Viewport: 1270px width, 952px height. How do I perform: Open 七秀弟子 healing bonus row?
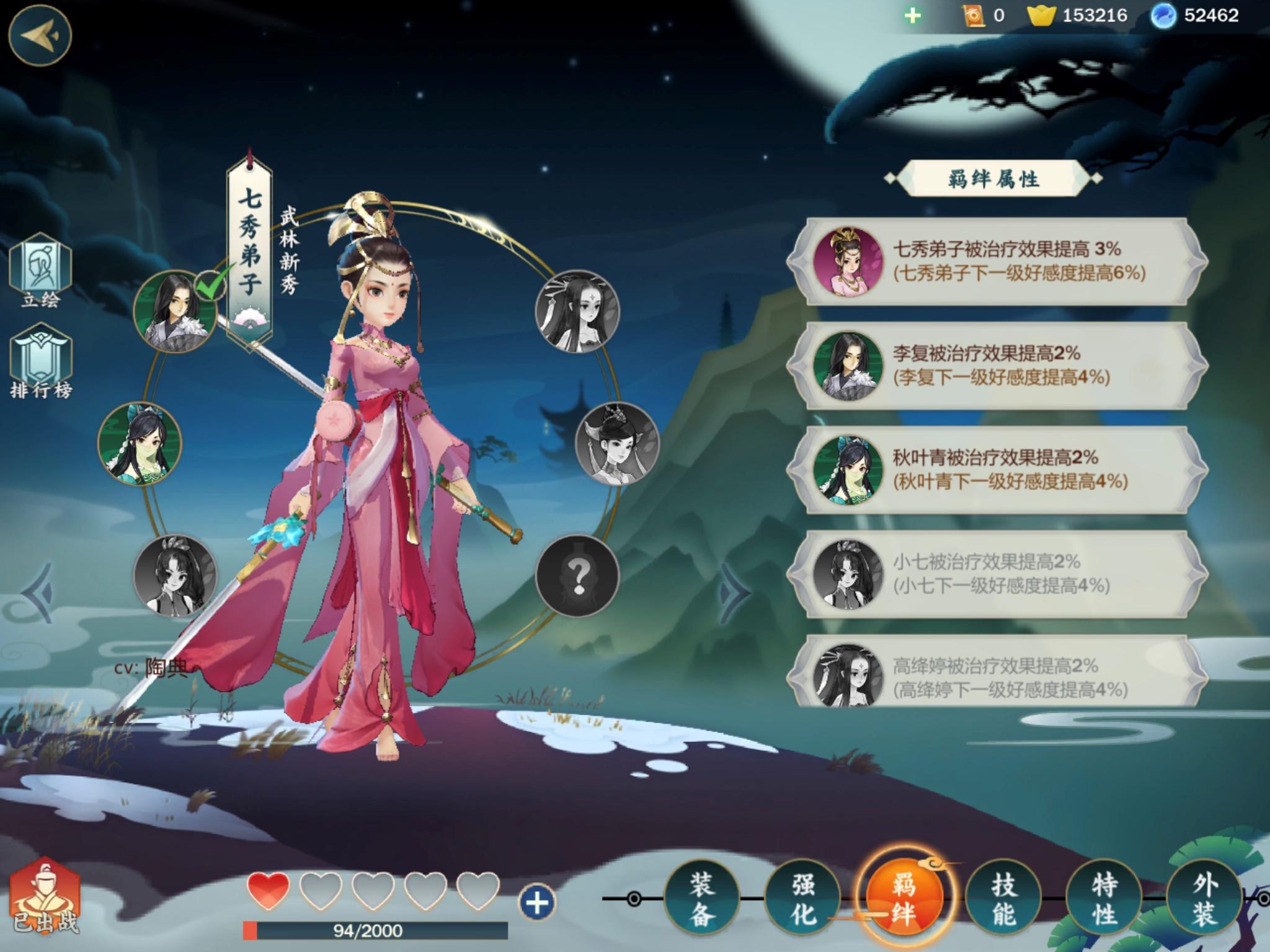click(x=997, y=262)
